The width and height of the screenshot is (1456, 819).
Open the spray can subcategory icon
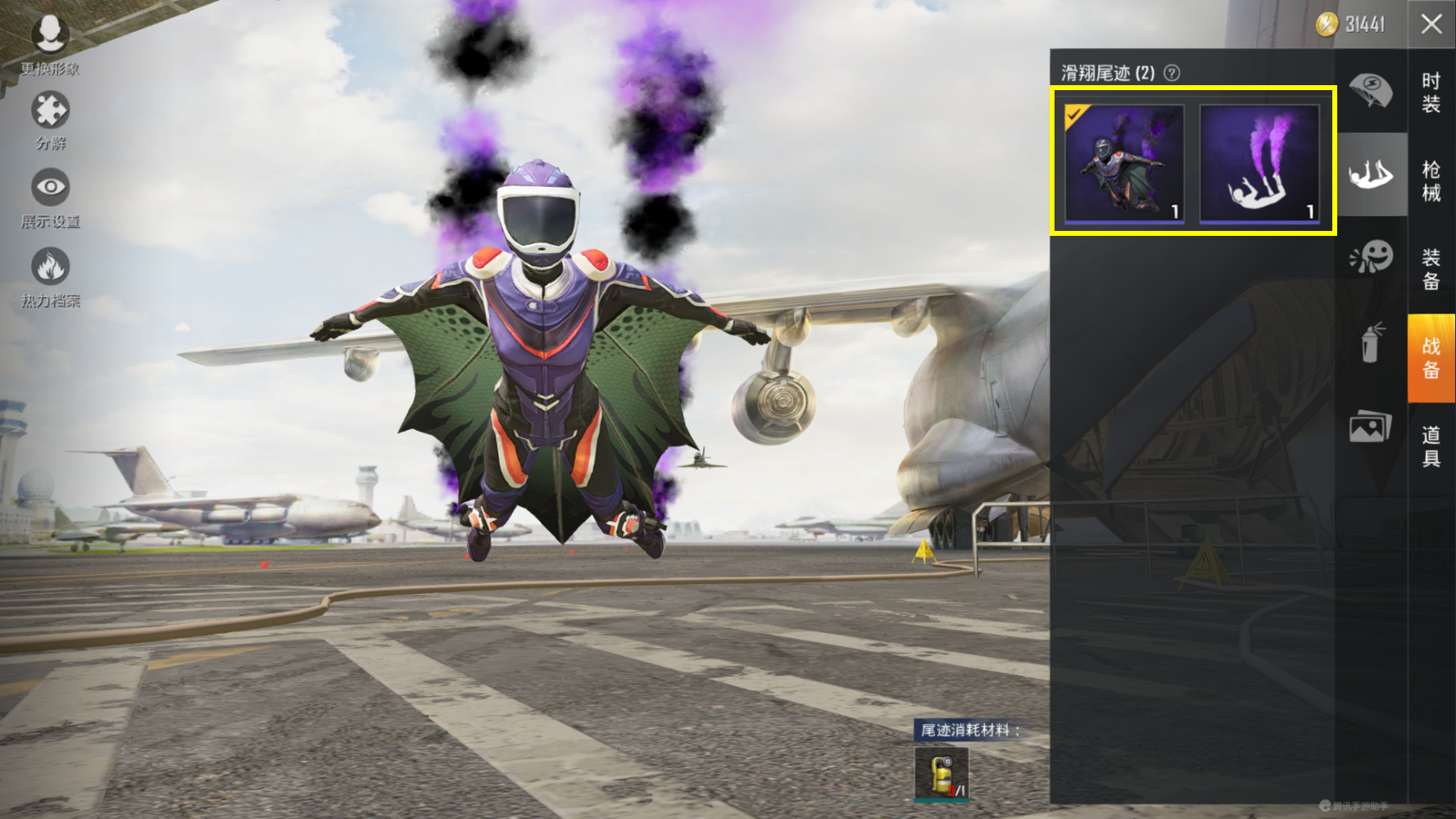(x=1371, y=342)
